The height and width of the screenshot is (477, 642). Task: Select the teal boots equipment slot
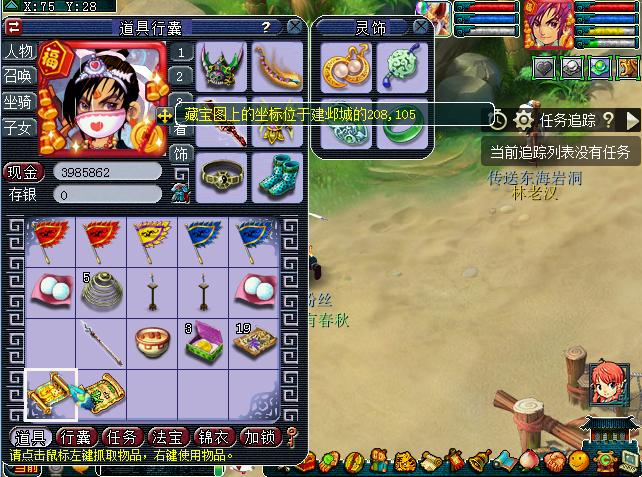click(277, 176)
